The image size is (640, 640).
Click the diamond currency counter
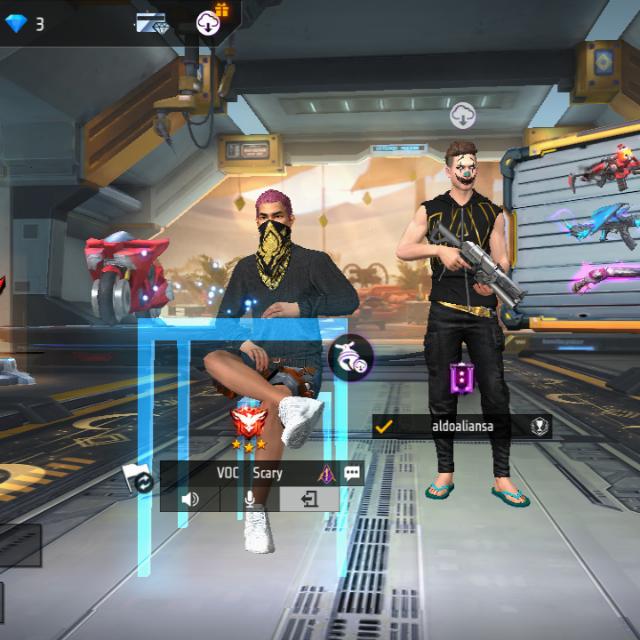(x=27, y=23)
